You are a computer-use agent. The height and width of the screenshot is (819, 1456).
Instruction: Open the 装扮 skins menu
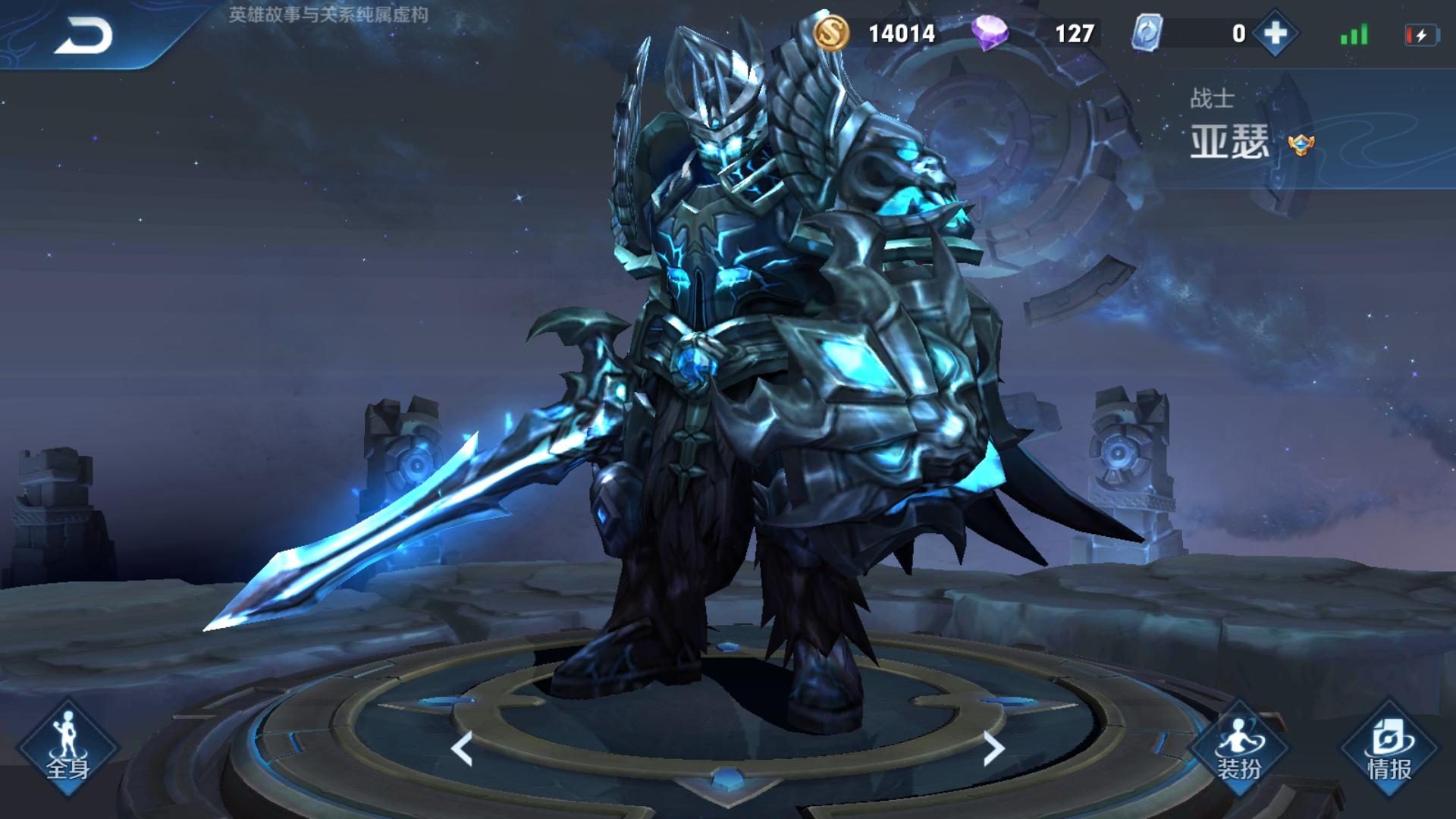click(1239, 747)
